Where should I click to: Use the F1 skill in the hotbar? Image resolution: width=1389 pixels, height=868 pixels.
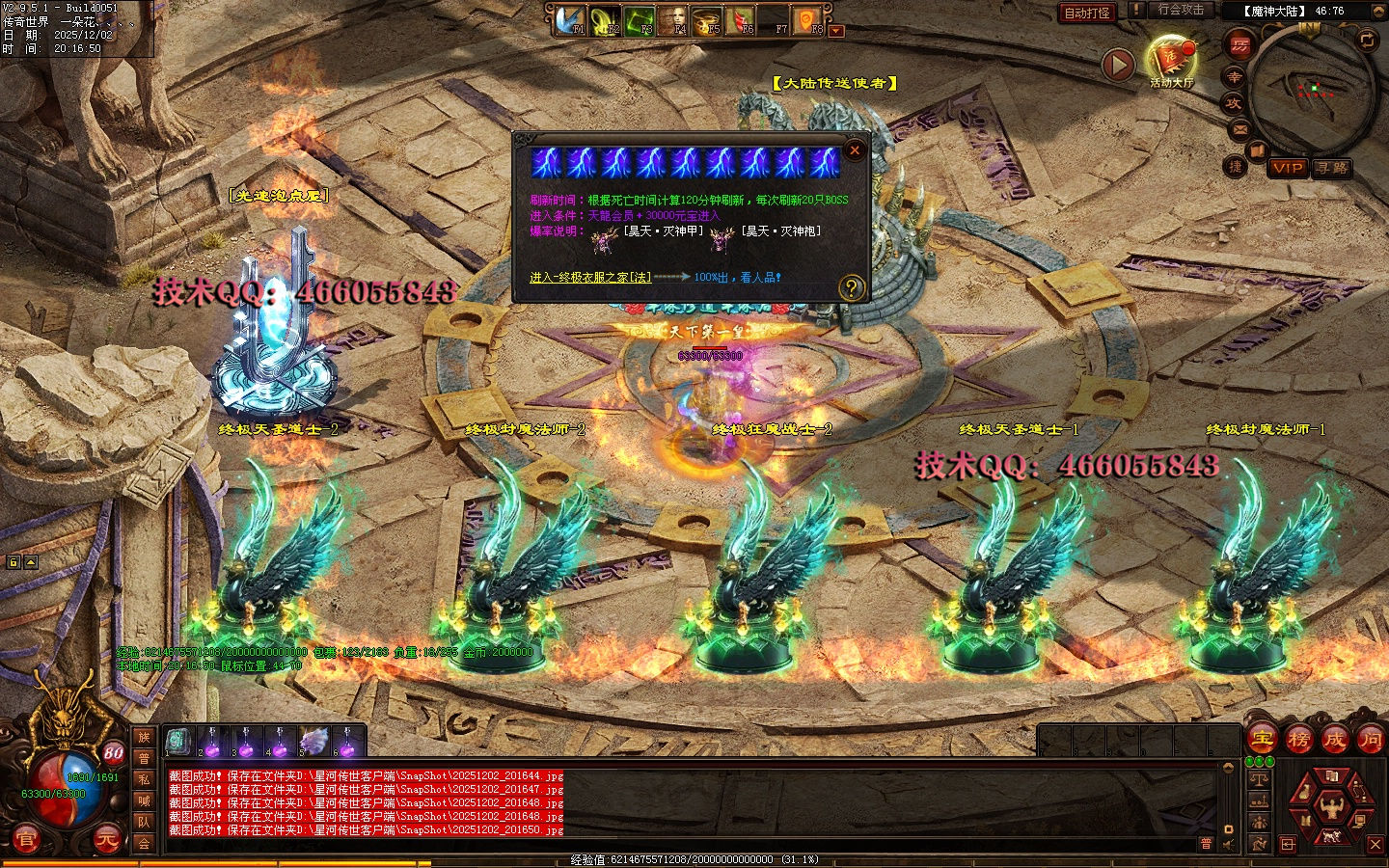coord(570,20)
